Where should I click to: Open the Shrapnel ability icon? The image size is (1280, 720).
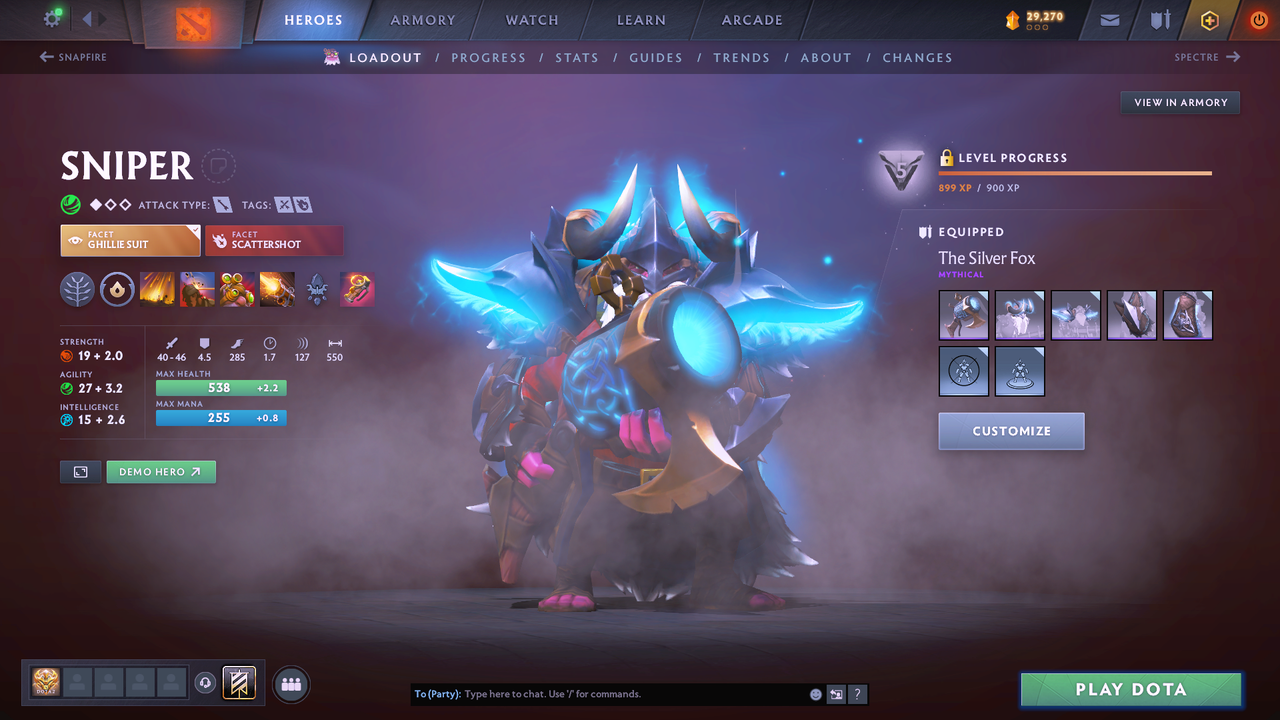click(x=157, y=290)
